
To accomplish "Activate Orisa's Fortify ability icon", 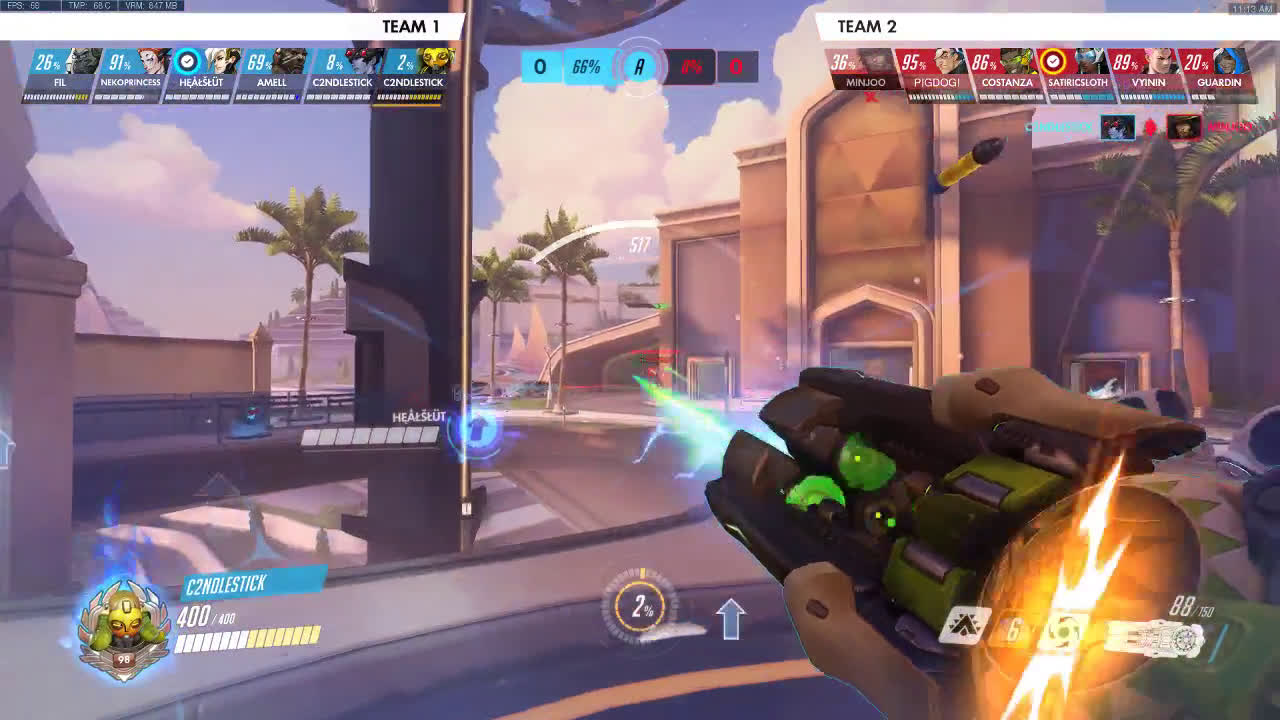I will 966,626.
